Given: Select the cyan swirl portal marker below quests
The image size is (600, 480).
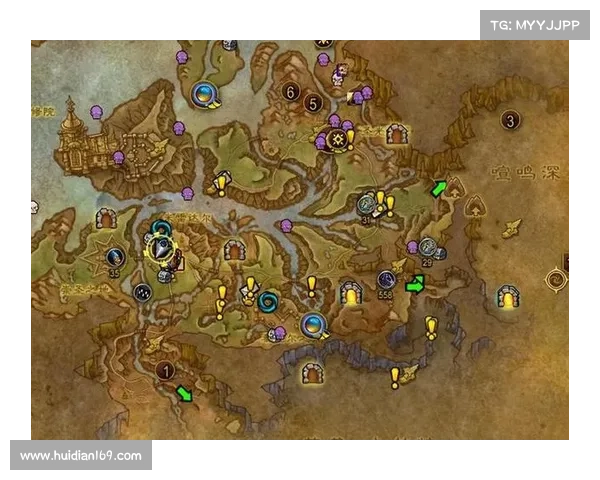Looking at the screenshot, I should (x=268, y=300).
